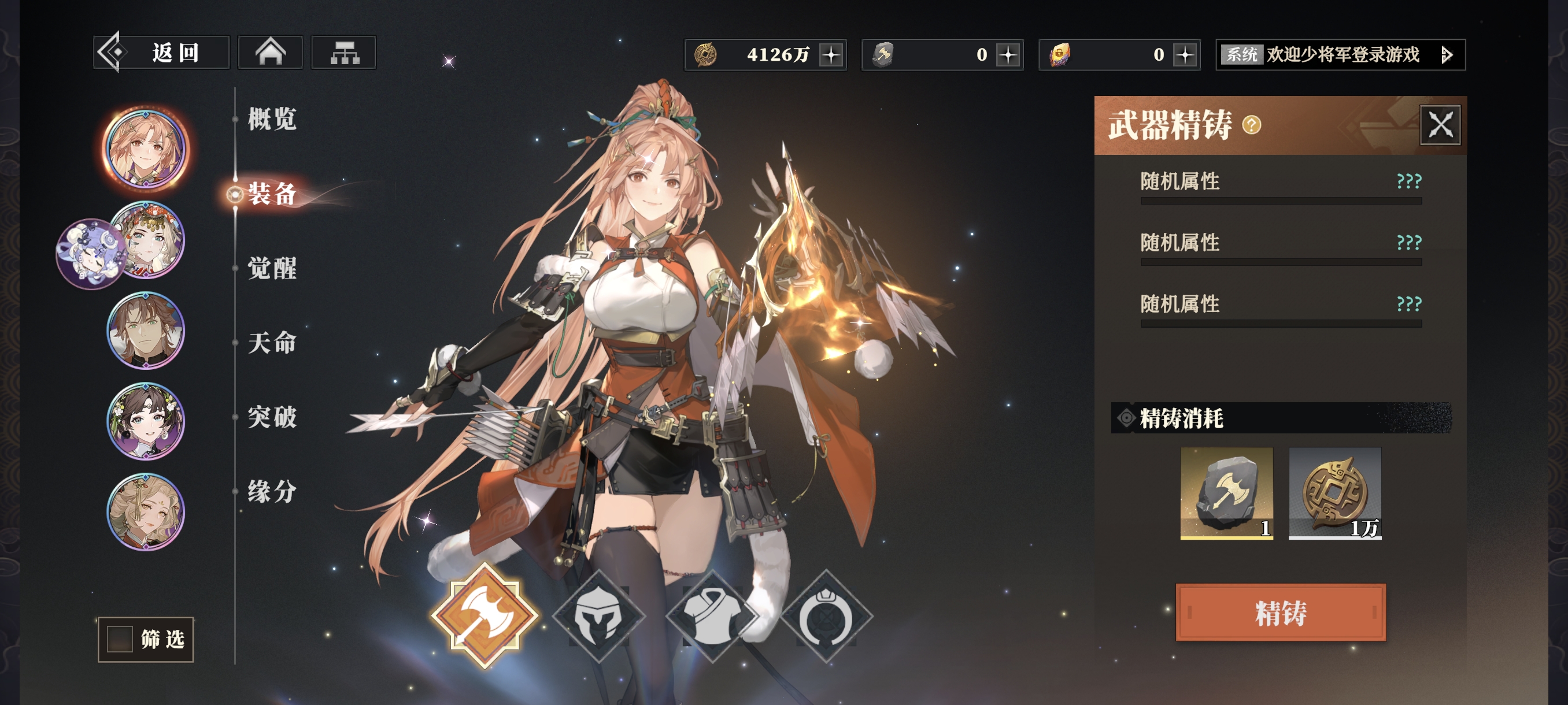
Task: Close the 武器精铸 panel
Action: click(x=1440, y=125)
